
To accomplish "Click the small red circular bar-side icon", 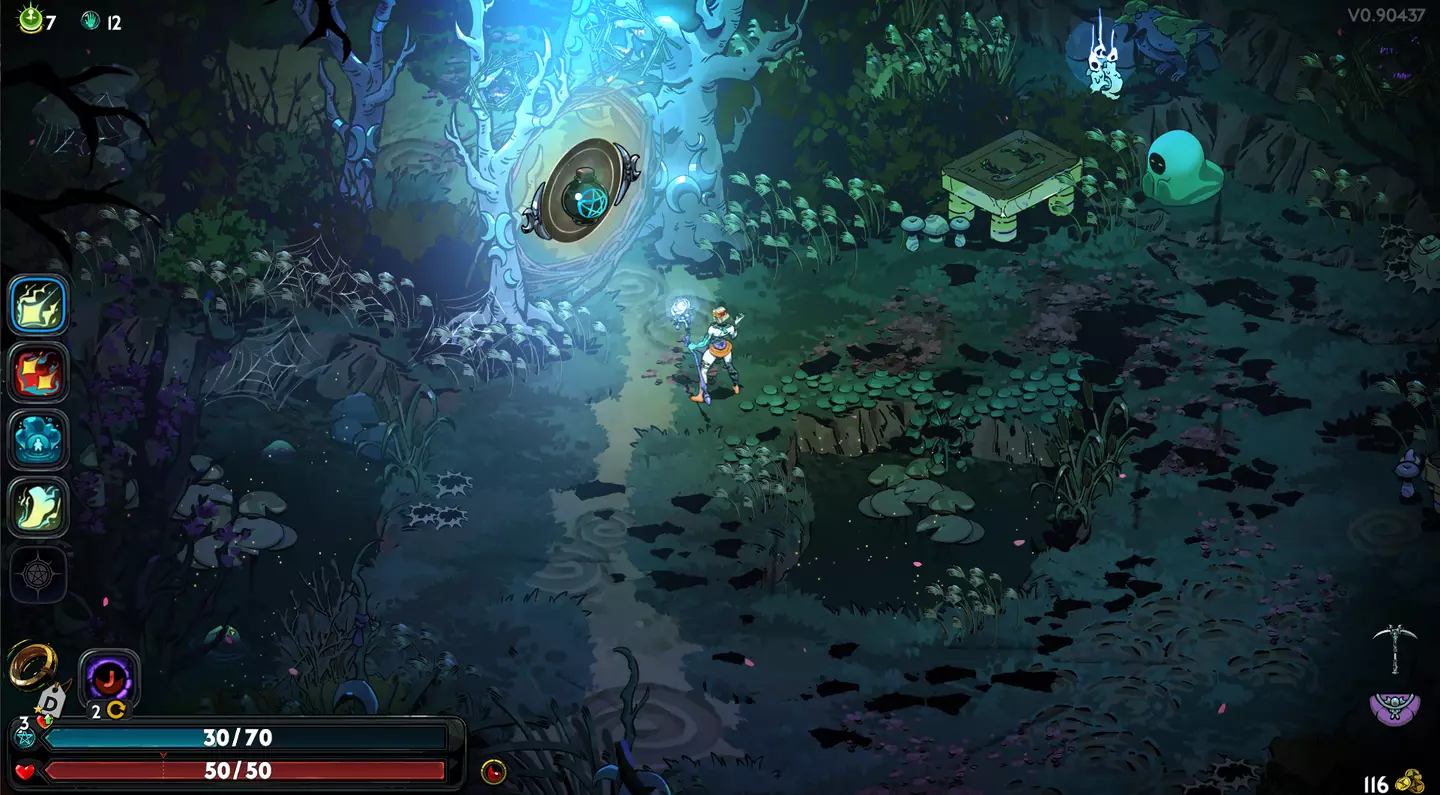I will [x=493, y=771].
